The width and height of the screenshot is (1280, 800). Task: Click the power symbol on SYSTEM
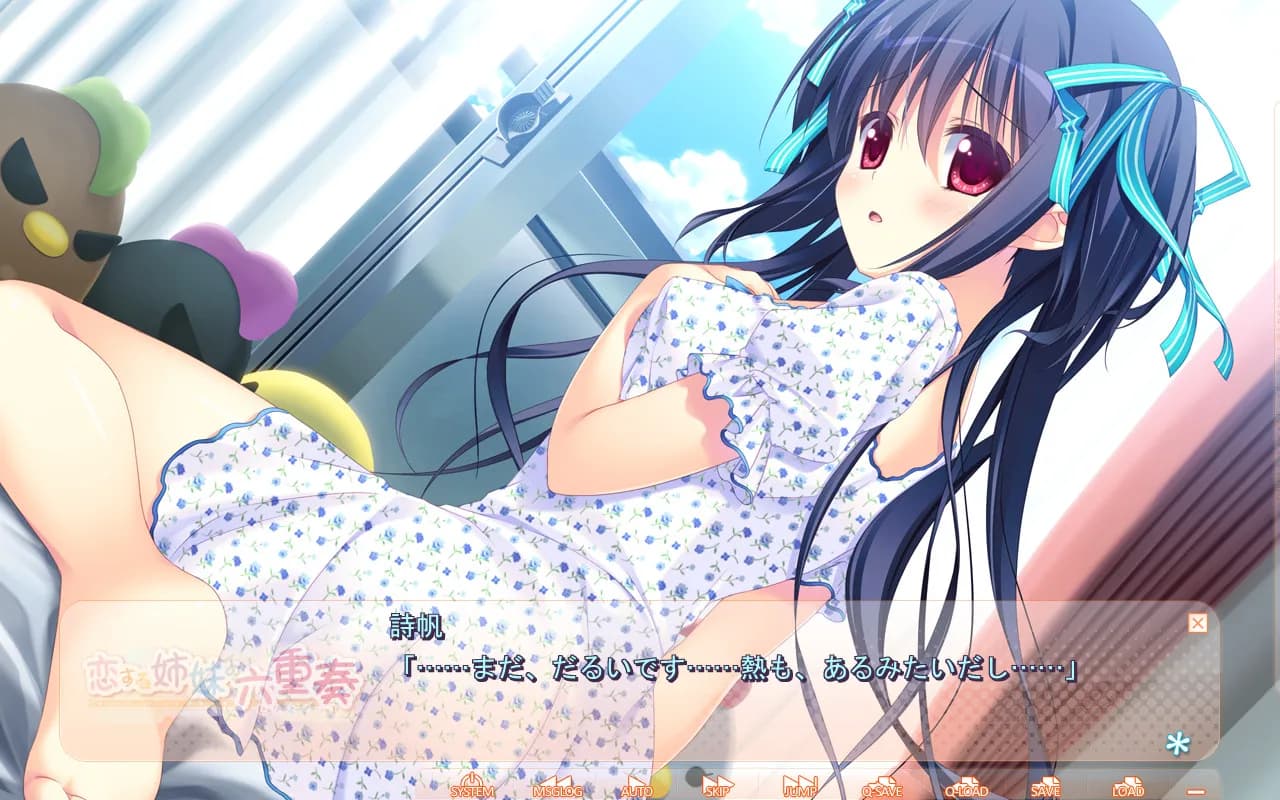coord(470,778)
